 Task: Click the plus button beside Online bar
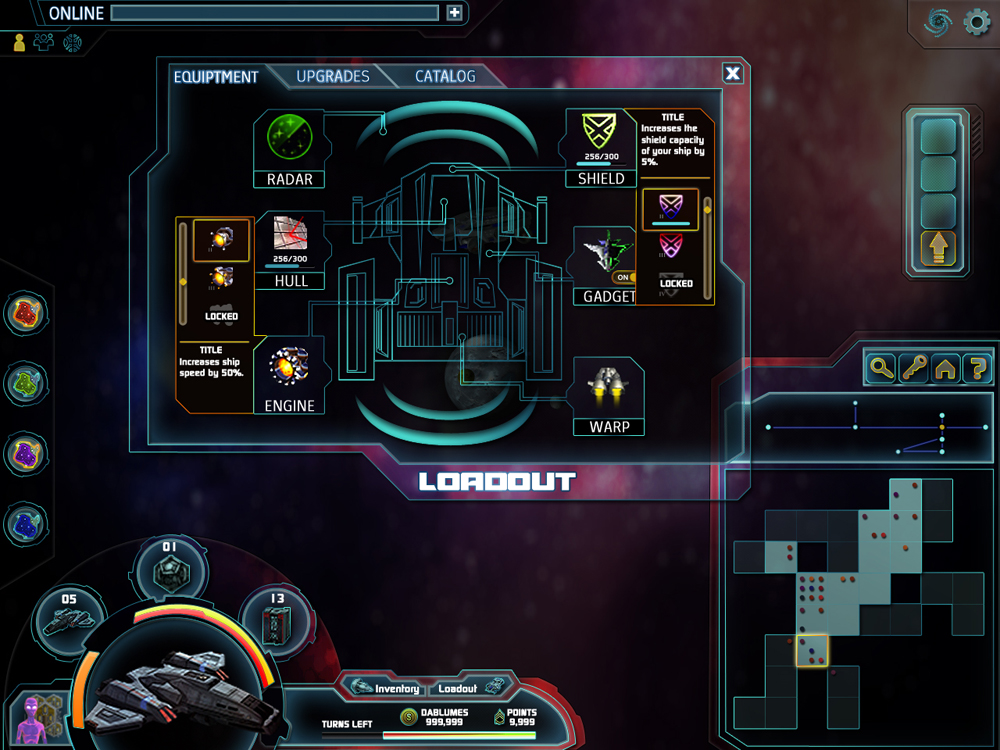click(455, 13)
